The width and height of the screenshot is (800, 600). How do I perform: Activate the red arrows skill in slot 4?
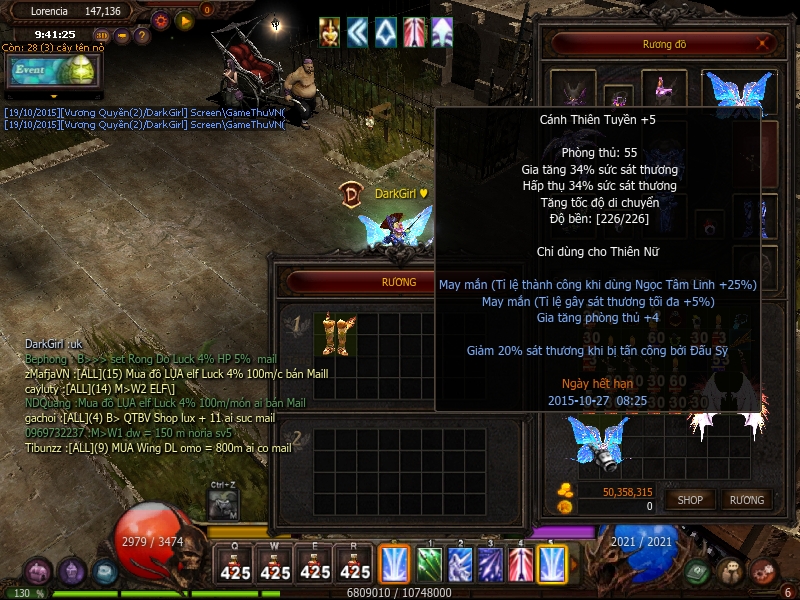521,564
